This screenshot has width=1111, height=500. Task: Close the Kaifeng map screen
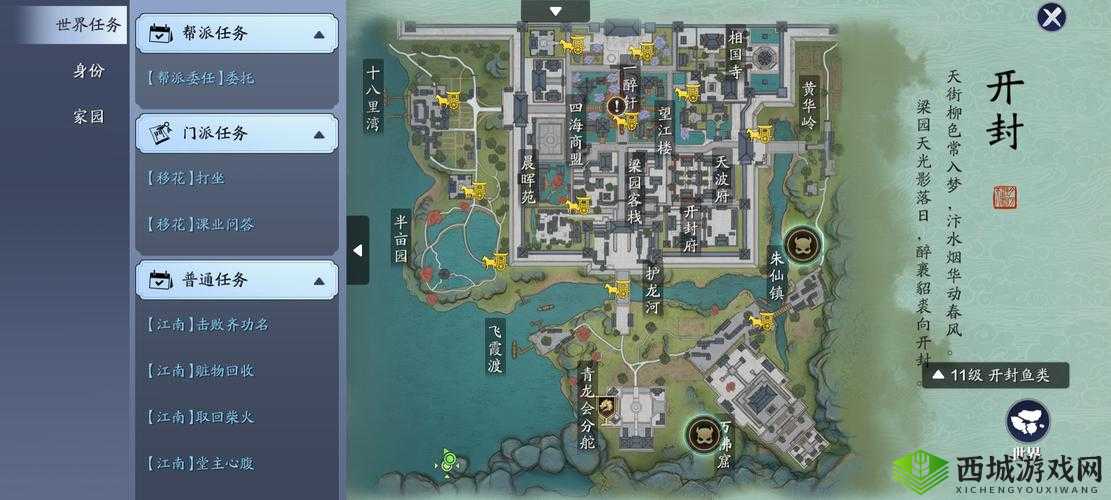click(1050, 17)
